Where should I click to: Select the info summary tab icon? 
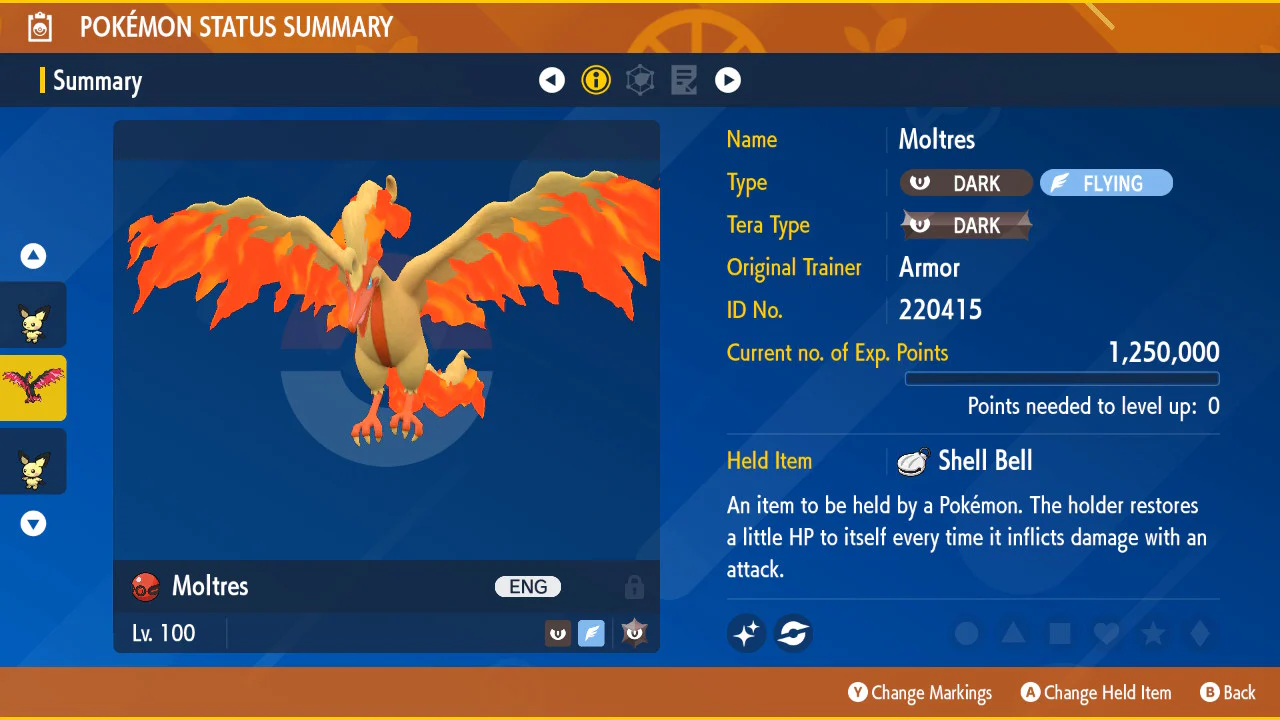point(596,80)
